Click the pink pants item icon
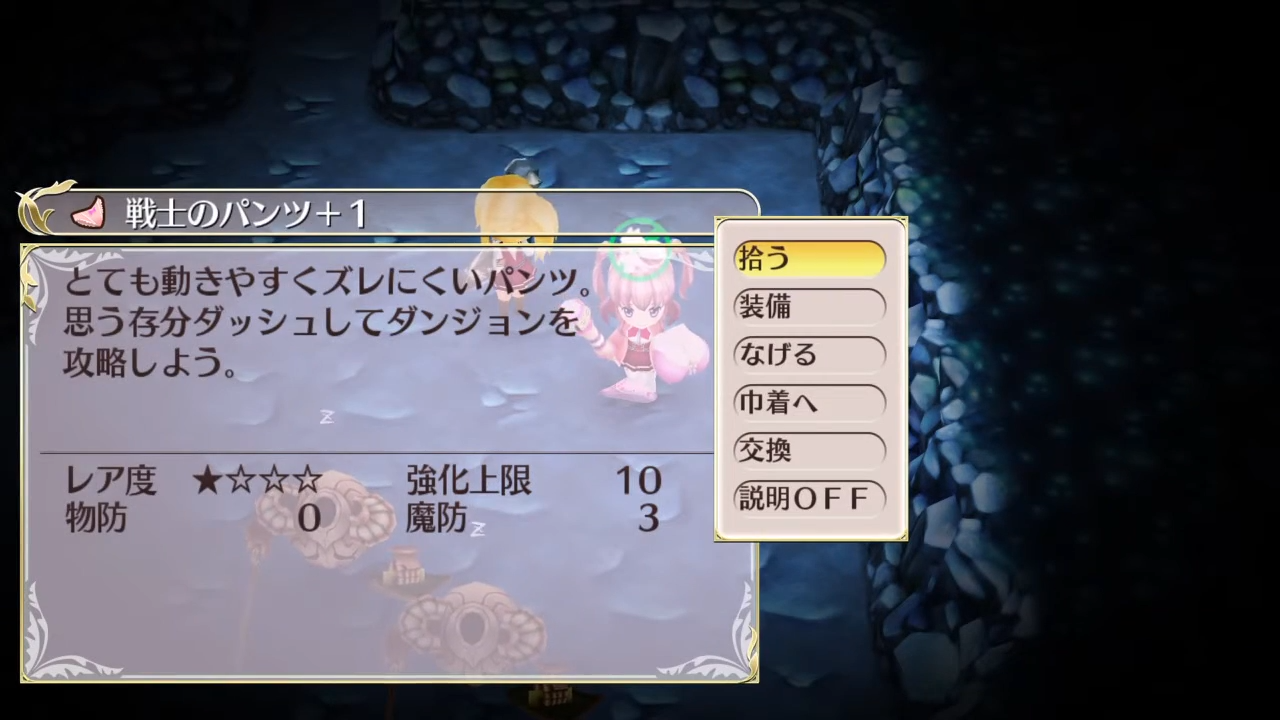Screen dimensions: 1280x720 point(88,212)
